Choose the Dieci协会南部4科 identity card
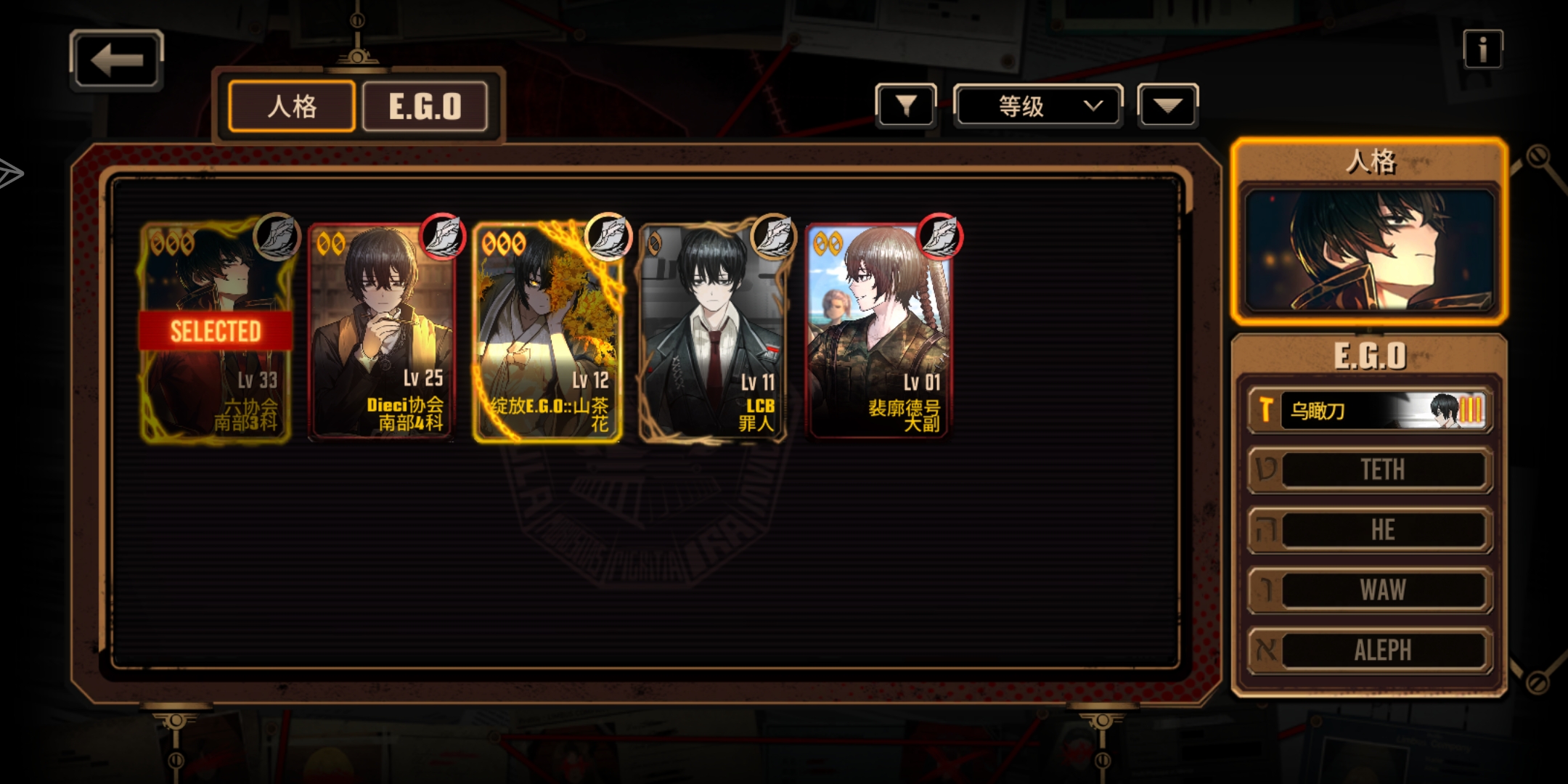Viewport: 1568px width, 784px height. tap(382, 332)
